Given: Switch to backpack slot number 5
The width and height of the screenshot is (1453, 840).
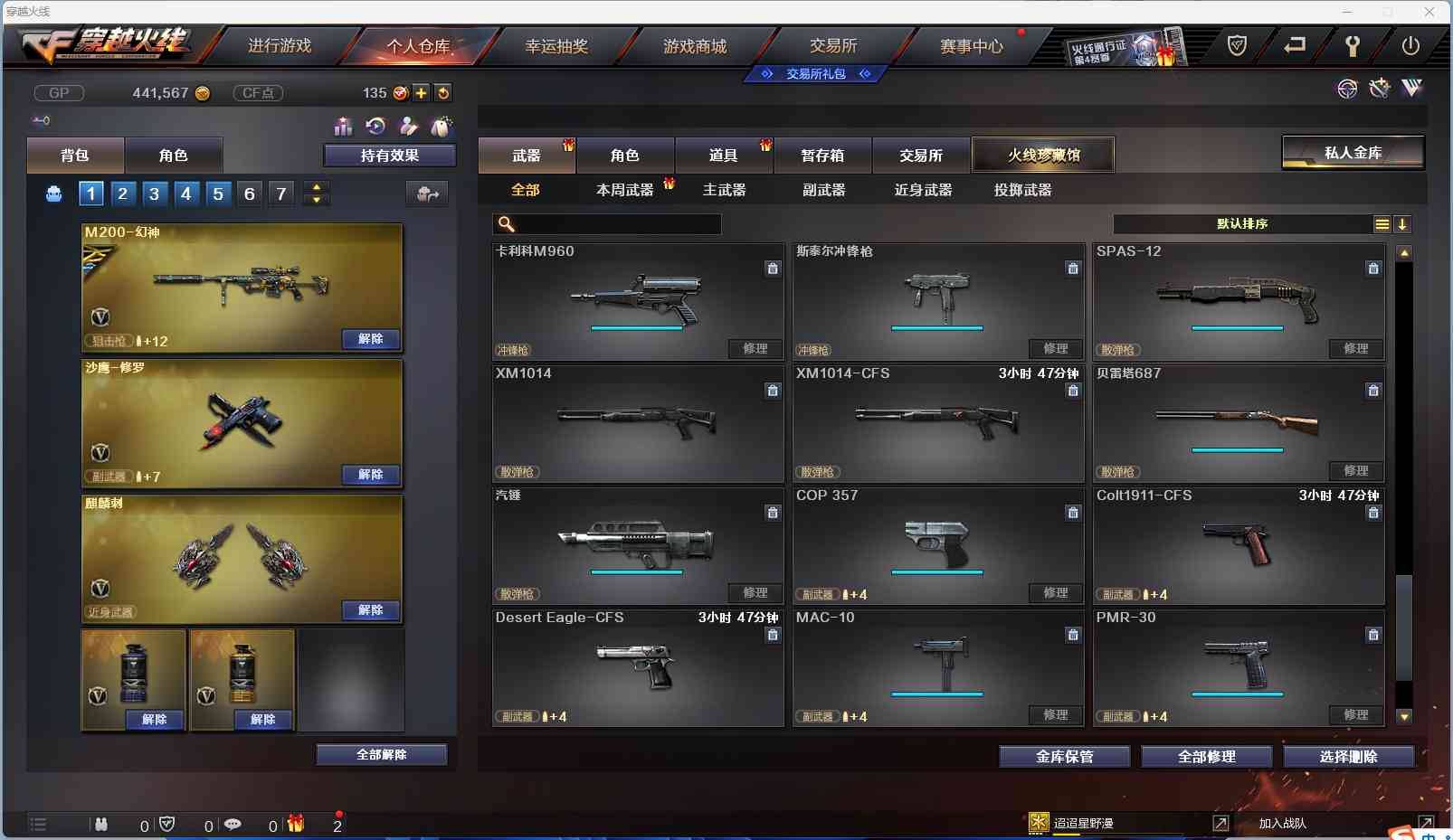Looking at the screenshot, I should [218, 193].
